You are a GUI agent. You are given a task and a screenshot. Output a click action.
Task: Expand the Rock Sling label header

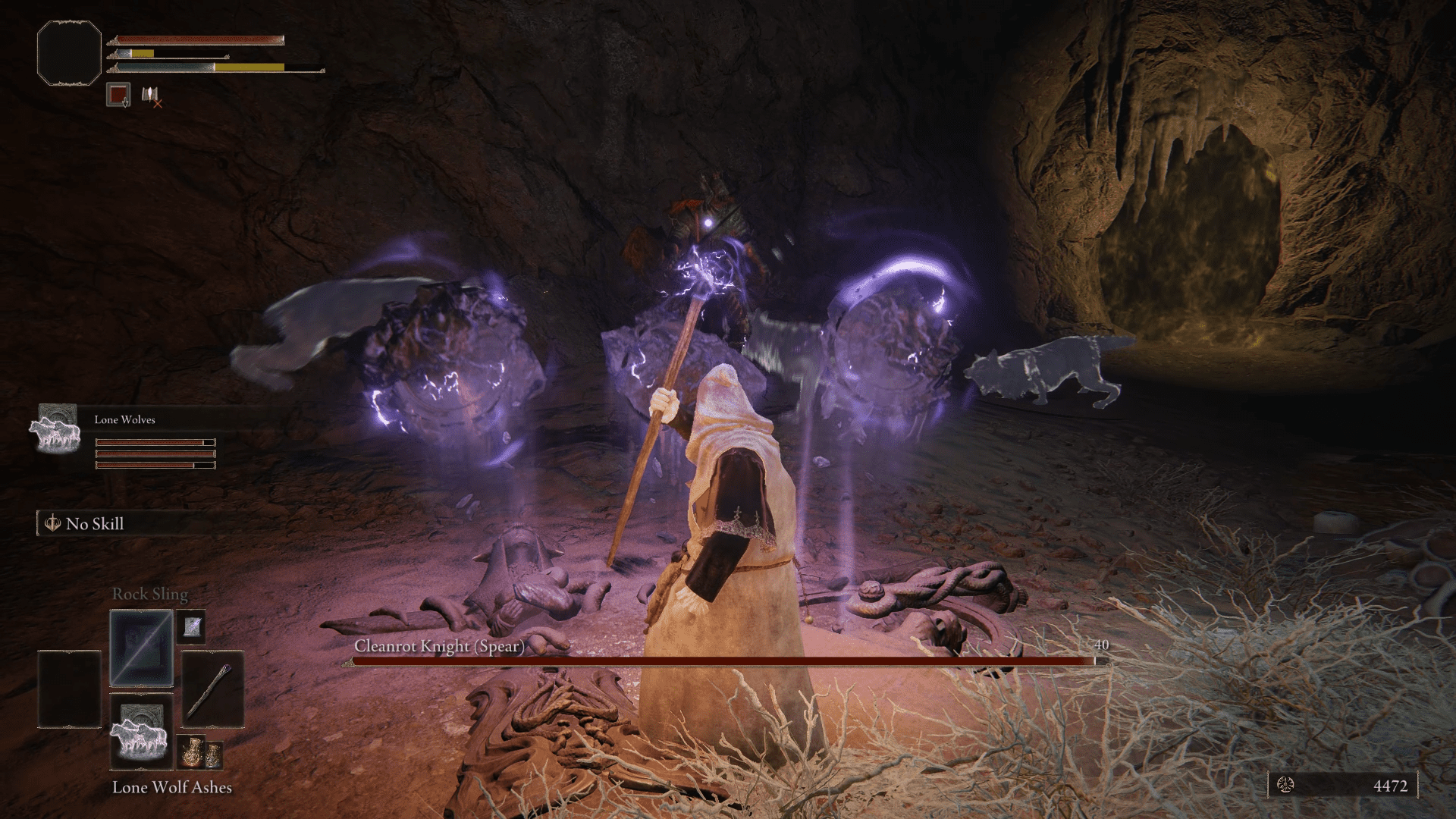149,595
